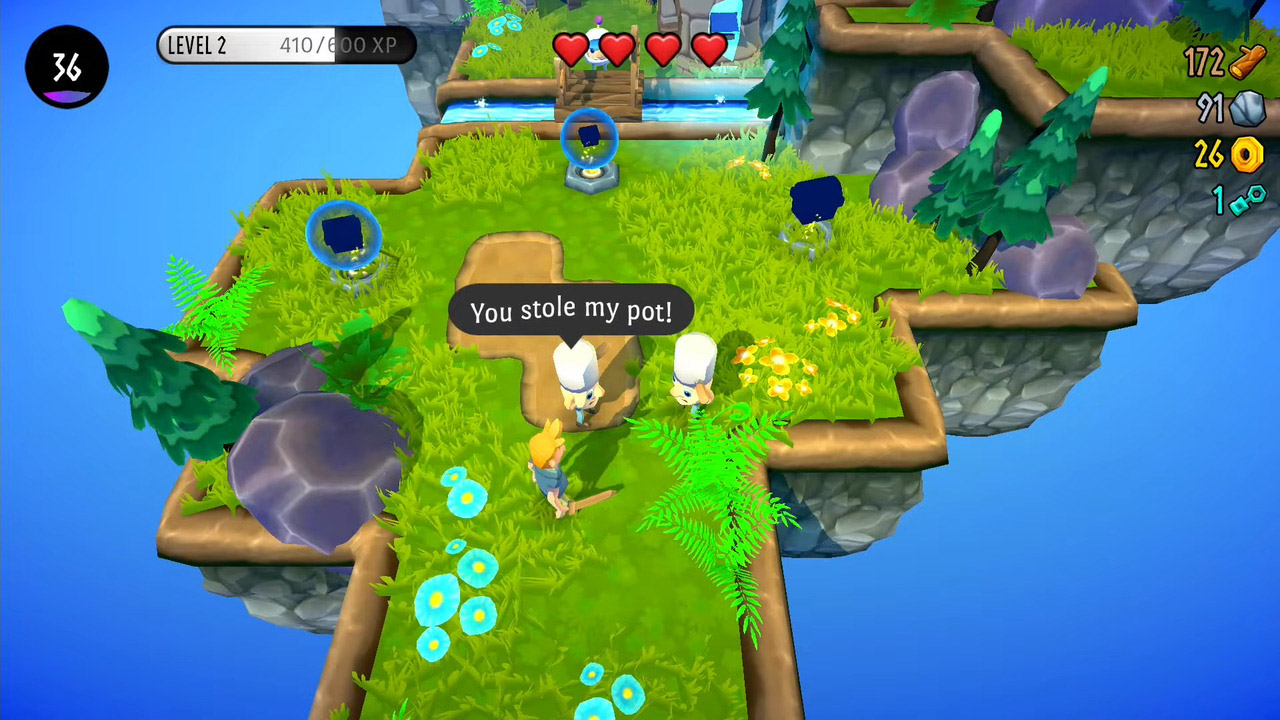Click the gold nut currency icon
1280x720 pixels.
(x=1247, y=154)
